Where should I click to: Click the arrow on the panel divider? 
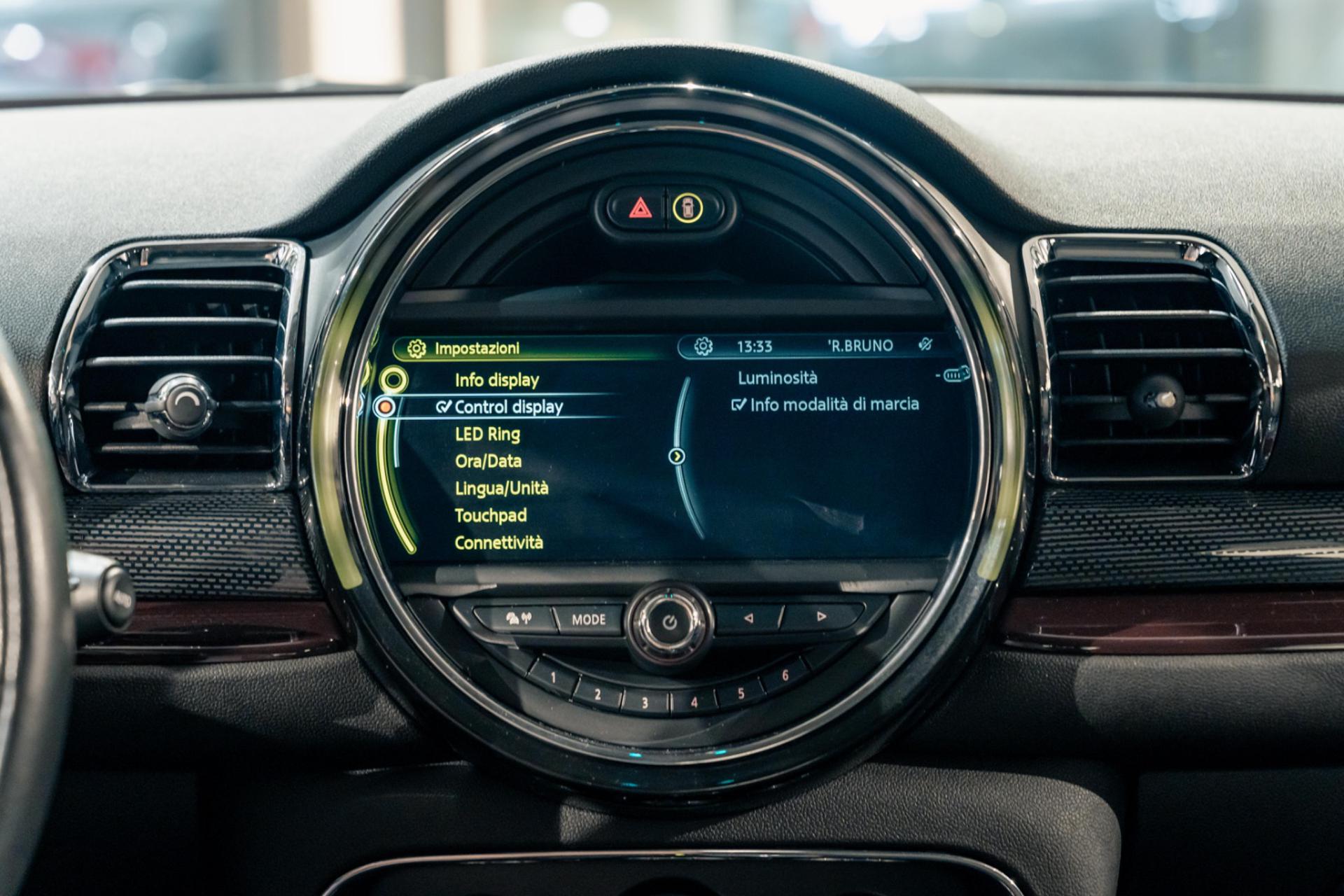click(x=676, y=456)
